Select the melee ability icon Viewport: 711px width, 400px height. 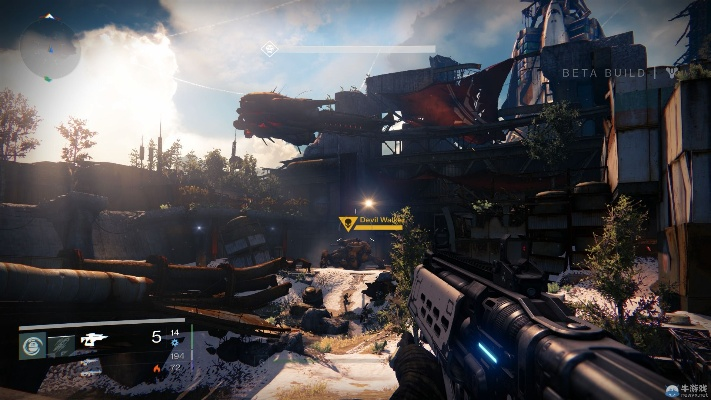point(62,345)
